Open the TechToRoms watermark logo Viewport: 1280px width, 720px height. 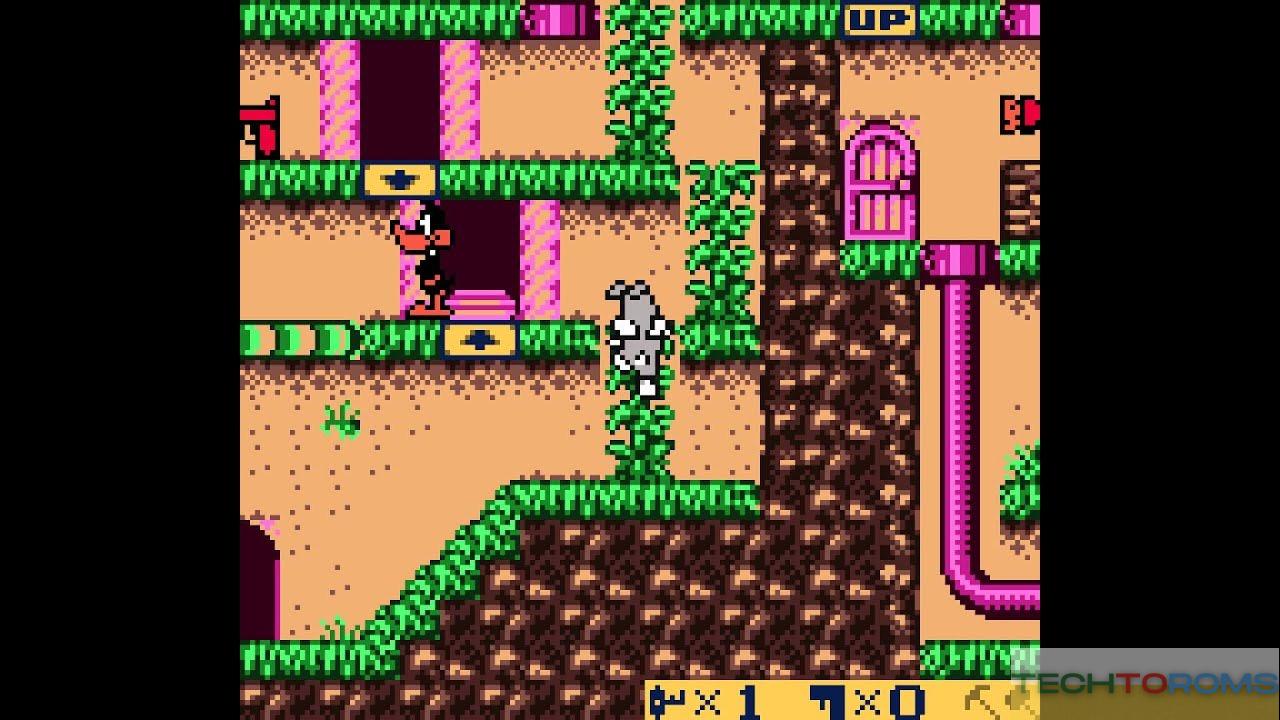1146,684
